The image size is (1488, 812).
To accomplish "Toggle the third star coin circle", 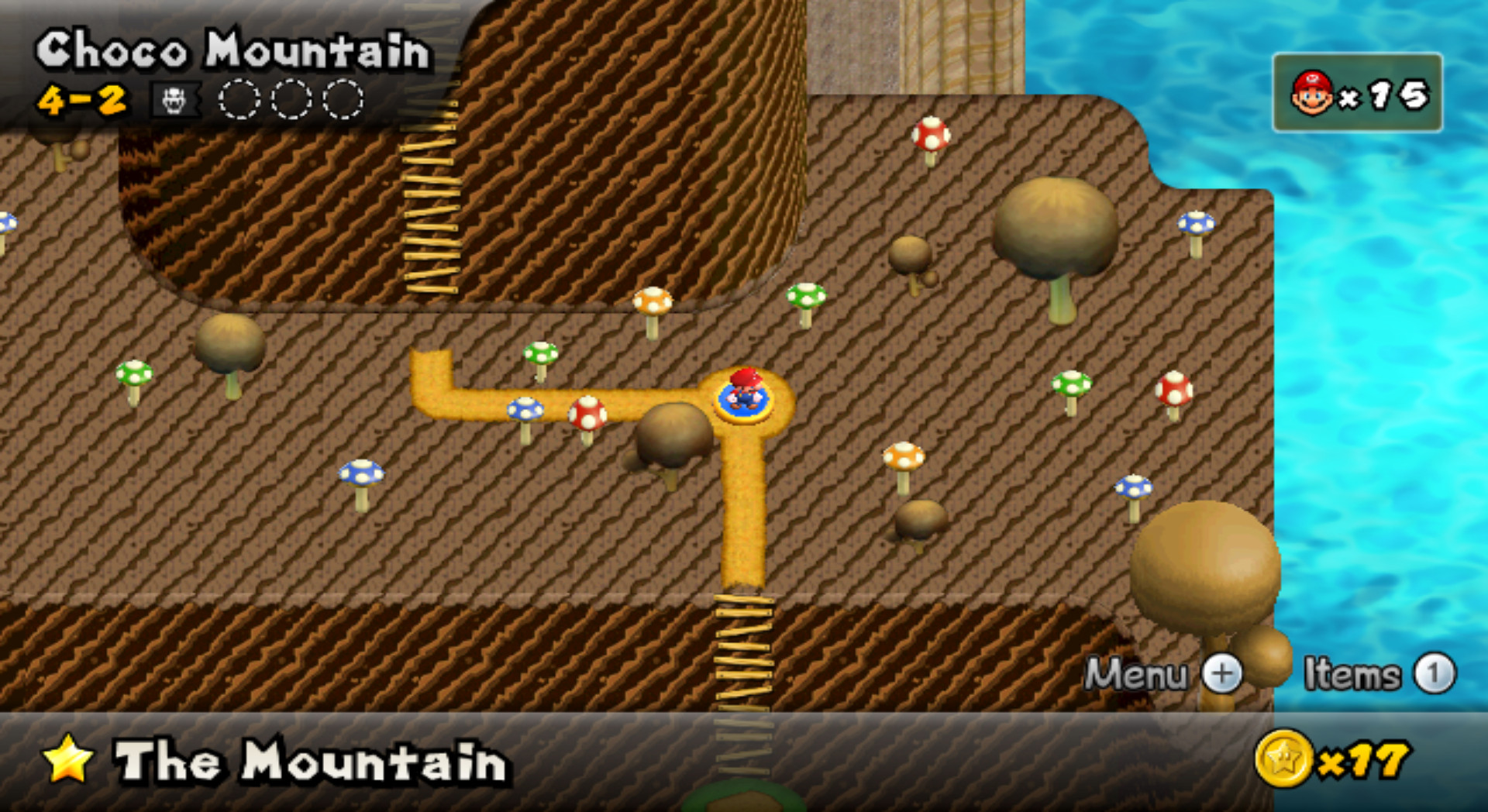I will 343,99.
